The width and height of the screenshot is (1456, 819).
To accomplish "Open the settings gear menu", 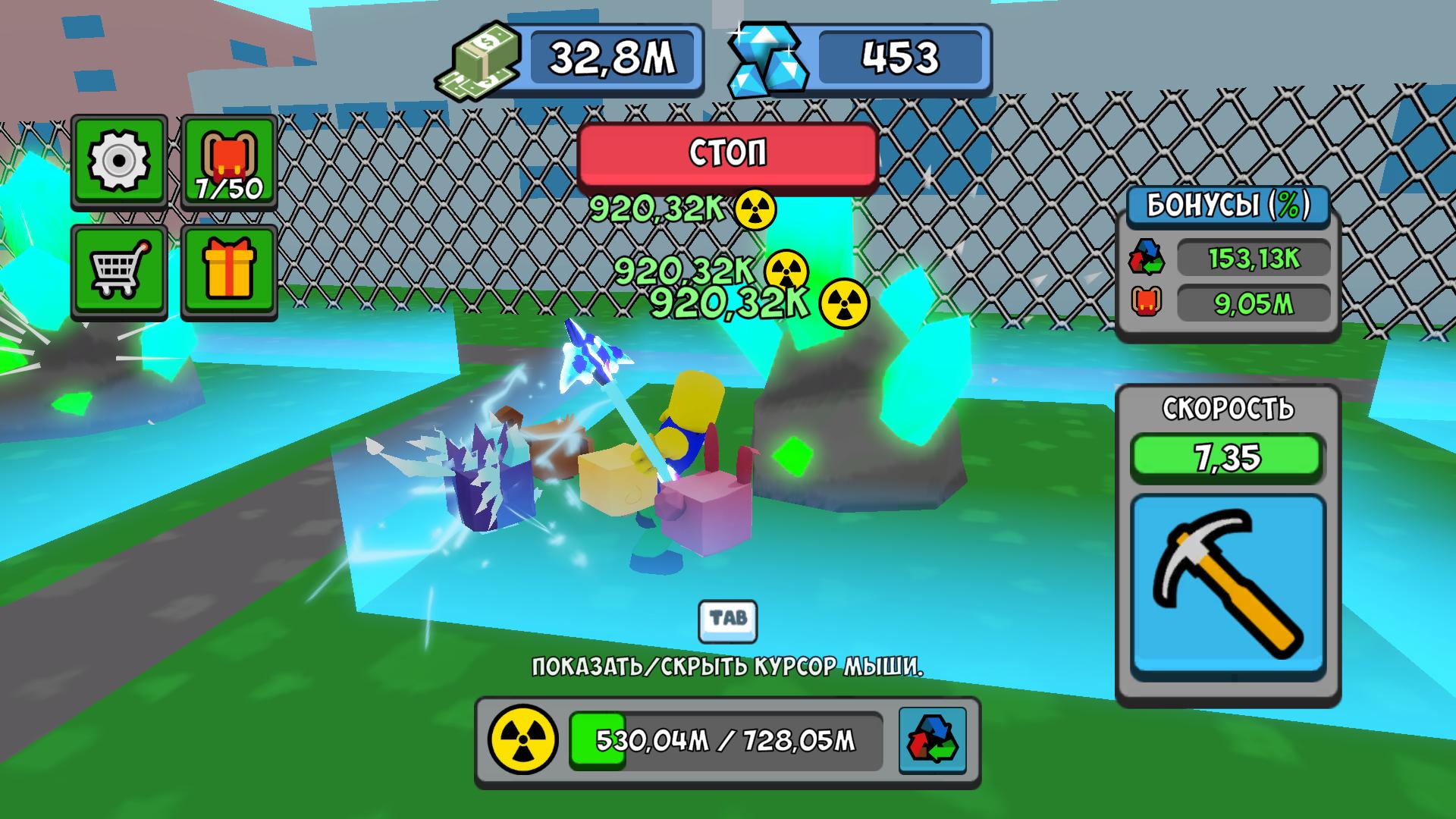I will coord(118,161).
